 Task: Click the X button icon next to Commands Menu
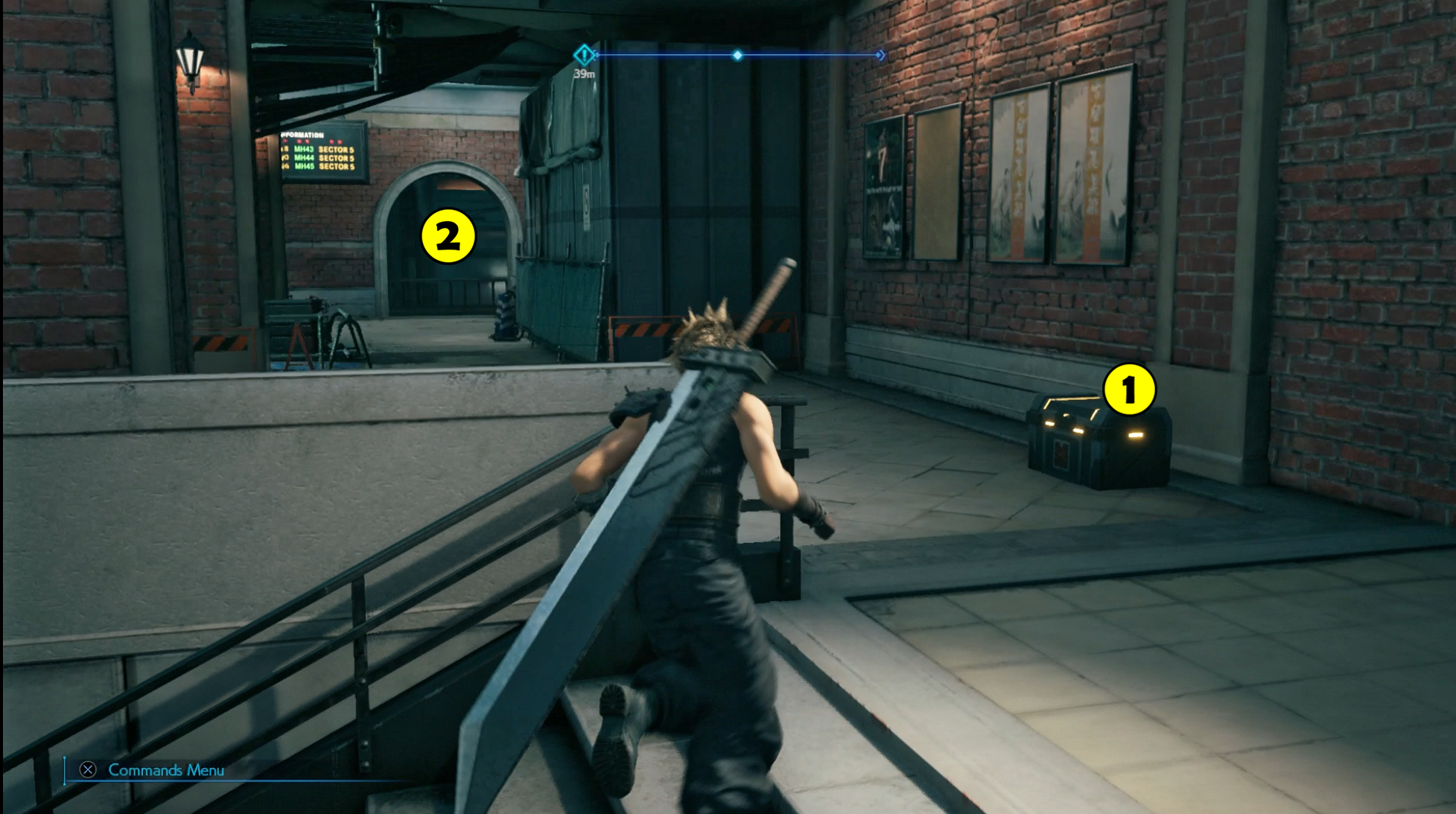coord(87,771)
